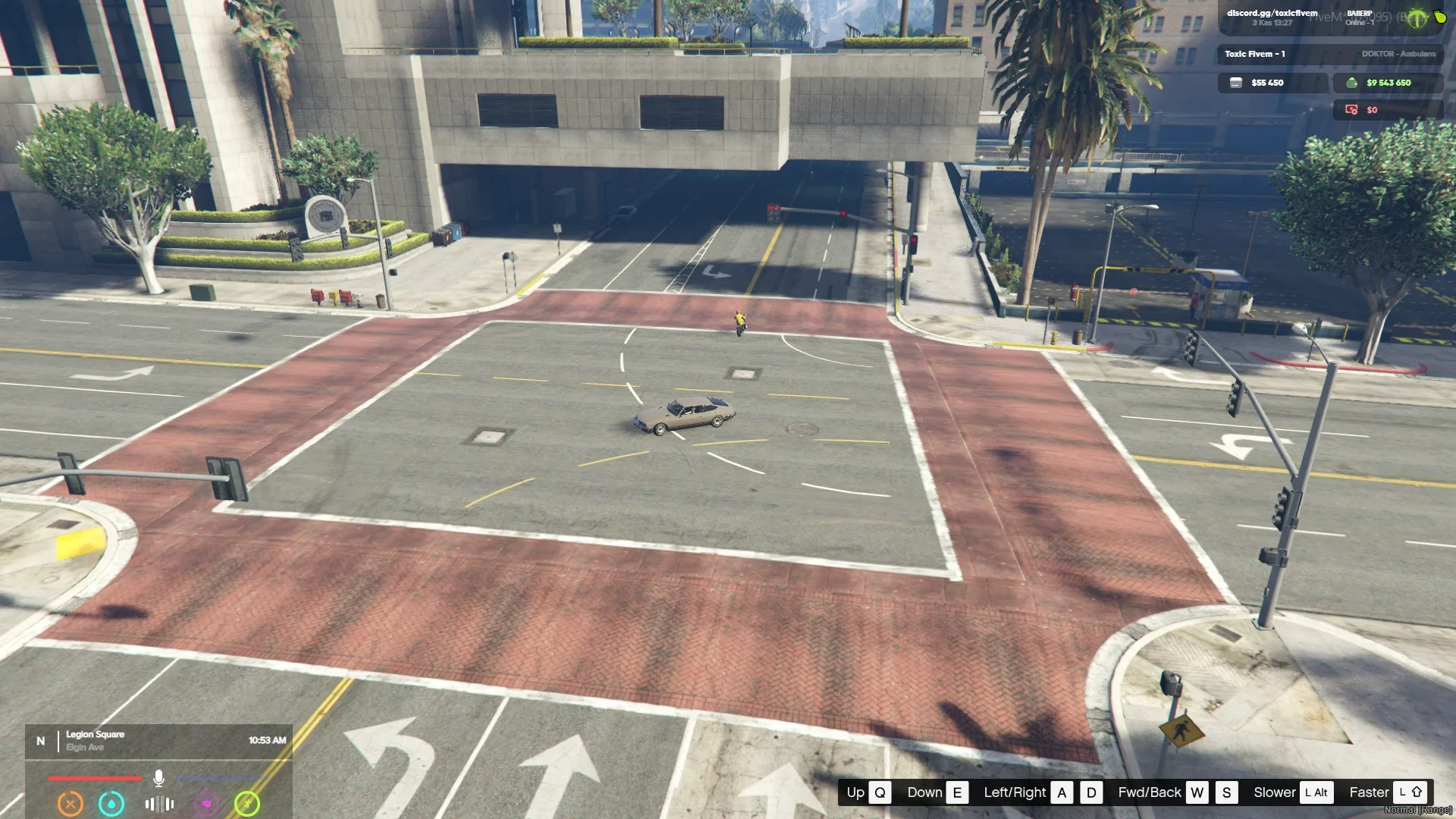Click the bank card balance icon

coord(1236,83)
